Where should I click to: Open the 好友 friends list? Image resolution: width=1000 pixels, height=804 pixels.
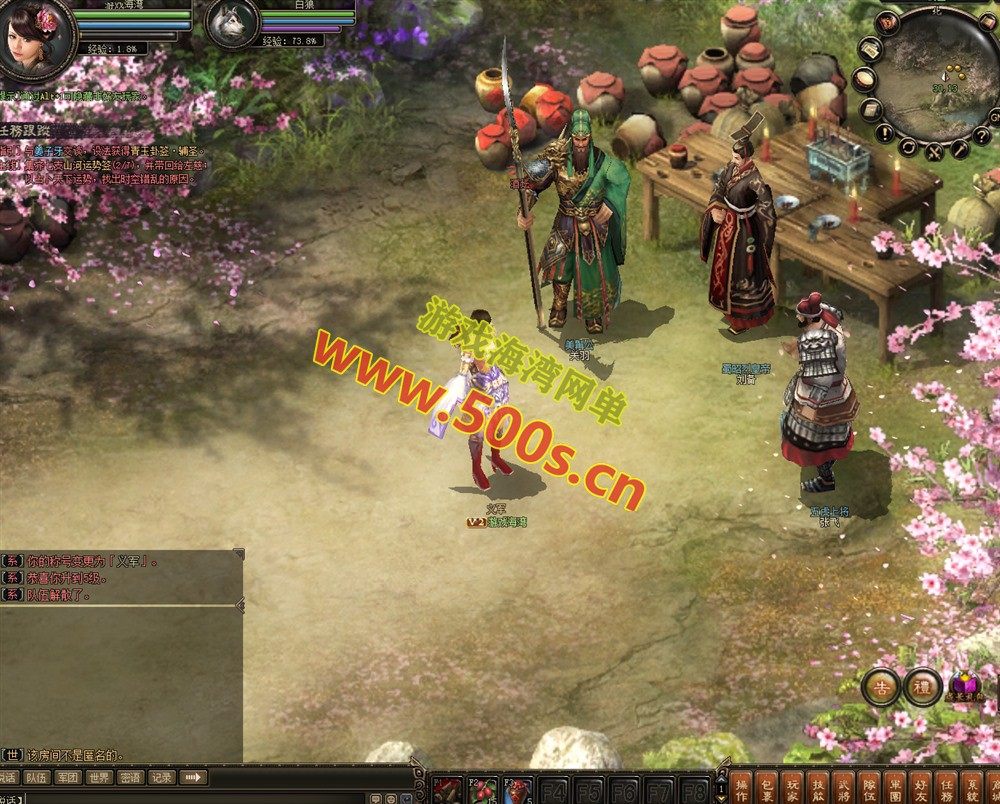point(922,787)
